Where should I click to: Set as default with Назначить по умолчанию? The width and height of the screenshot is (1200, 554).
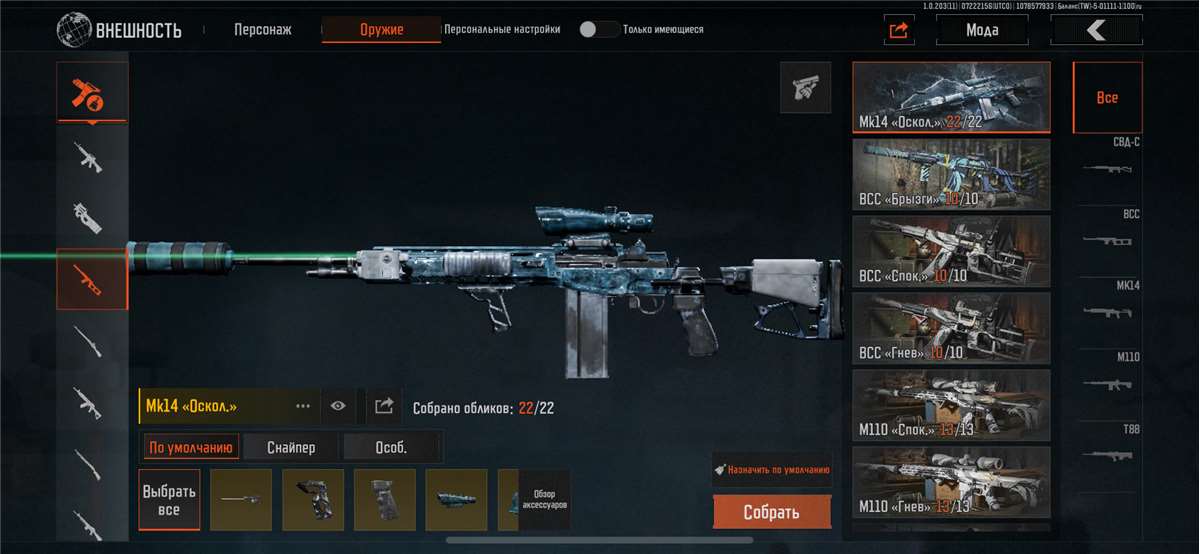point(771,469)
